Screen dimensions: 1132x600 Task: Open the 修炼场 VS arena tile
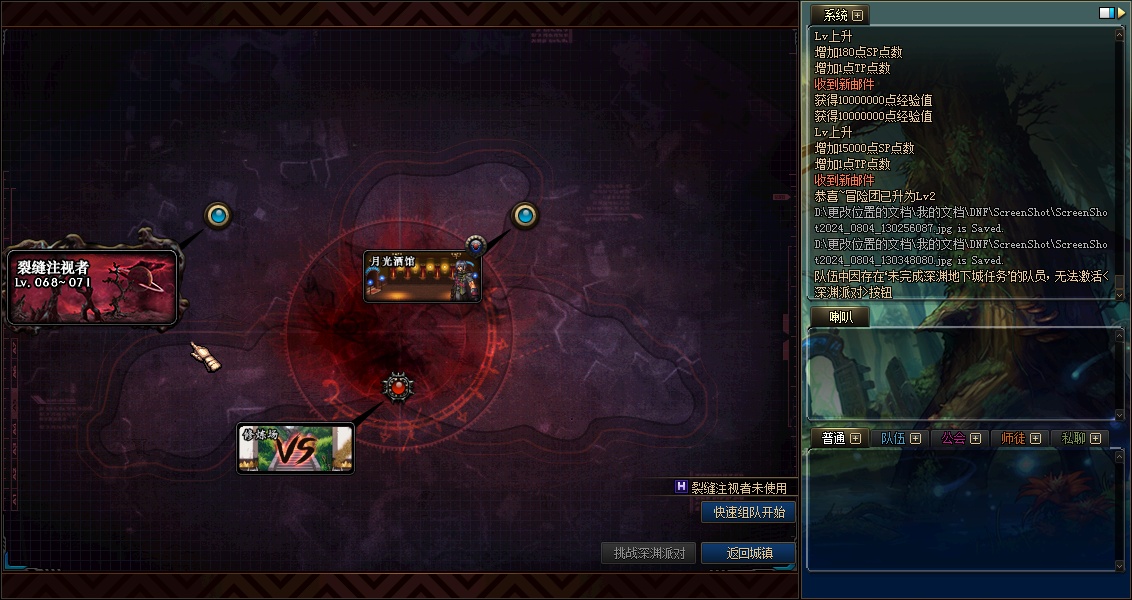[295, 449]
